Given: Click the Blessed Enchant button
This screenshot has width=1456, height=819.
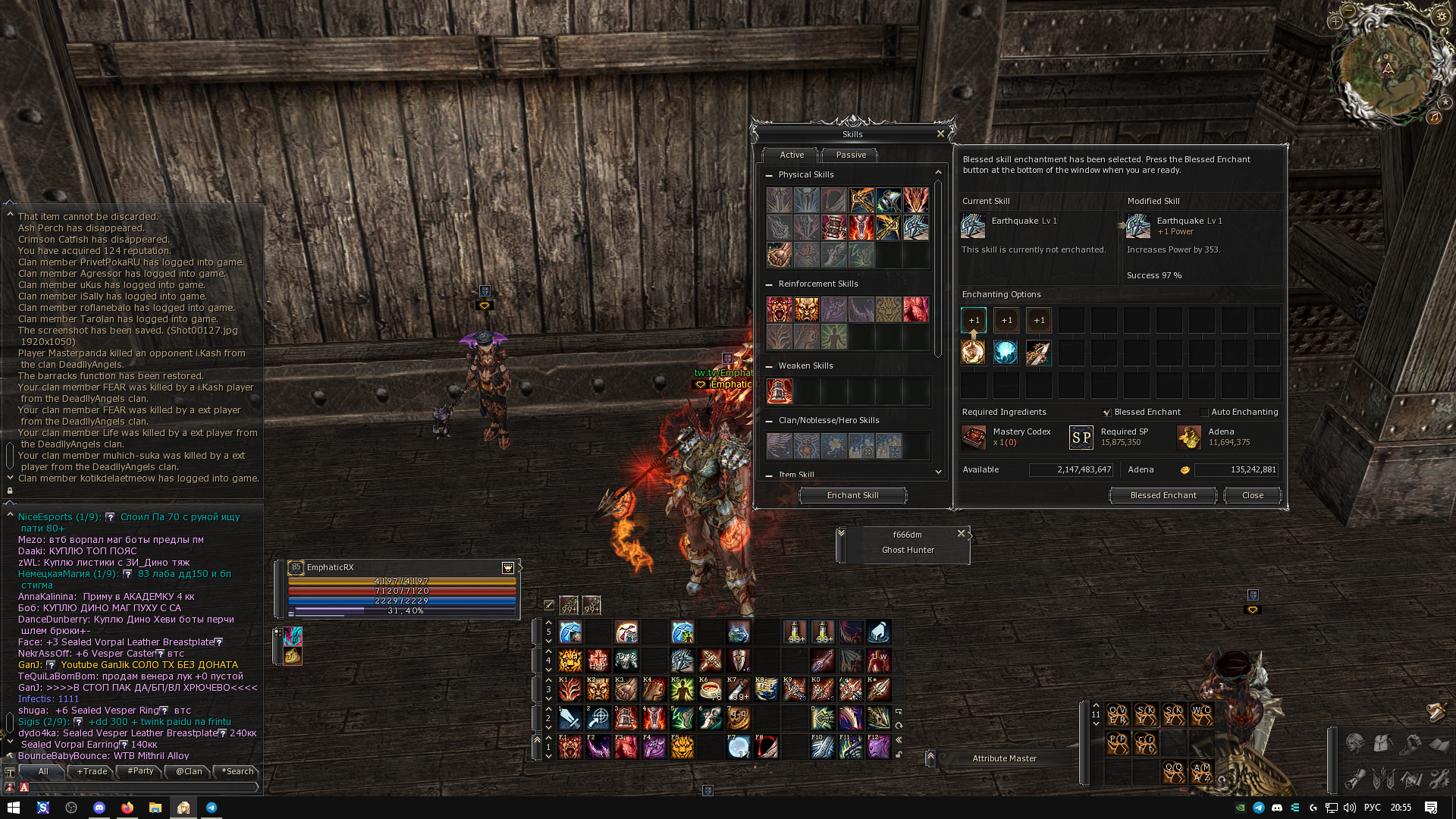Looking at the screenshot, I should 1163,496.
